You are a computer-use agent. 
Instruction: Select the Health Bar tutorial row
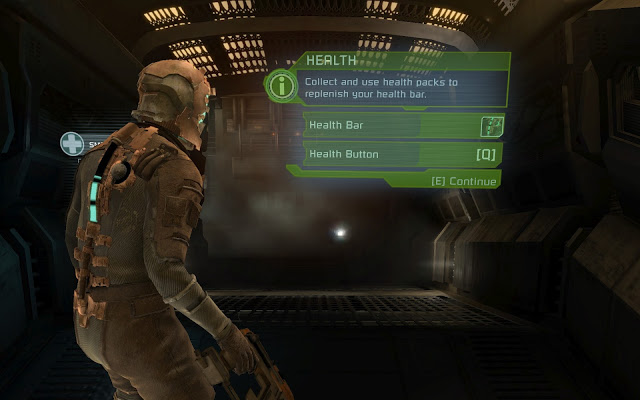[402, 126]
